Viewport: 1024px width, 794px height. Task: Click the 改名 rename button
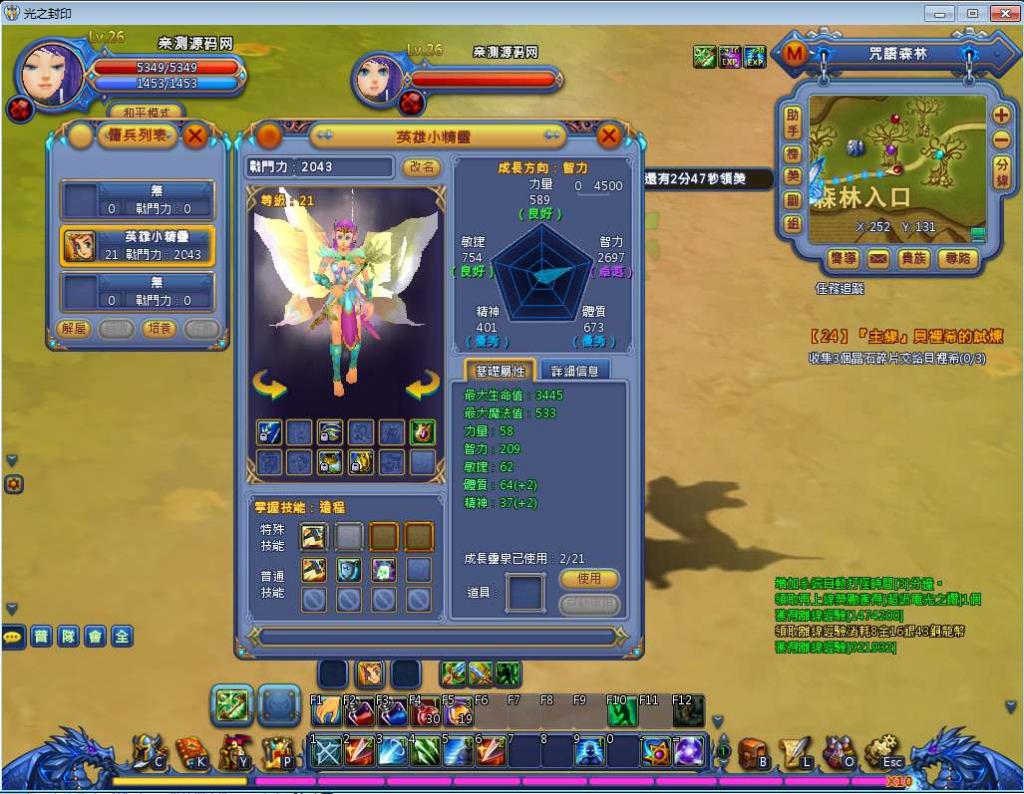pos(422,167)
